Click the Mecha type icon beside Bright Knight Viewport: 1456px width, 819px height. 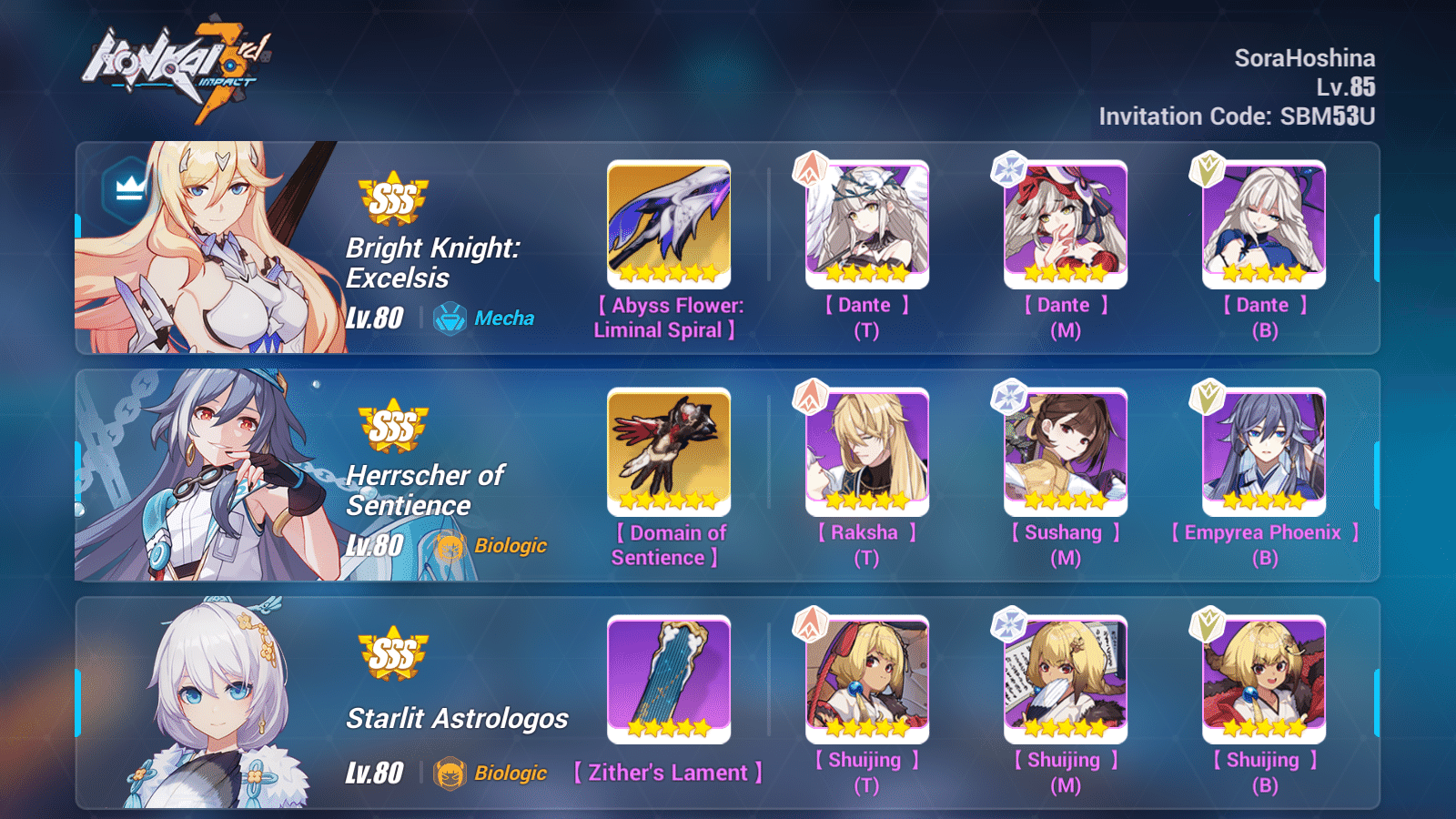point(451,318)
